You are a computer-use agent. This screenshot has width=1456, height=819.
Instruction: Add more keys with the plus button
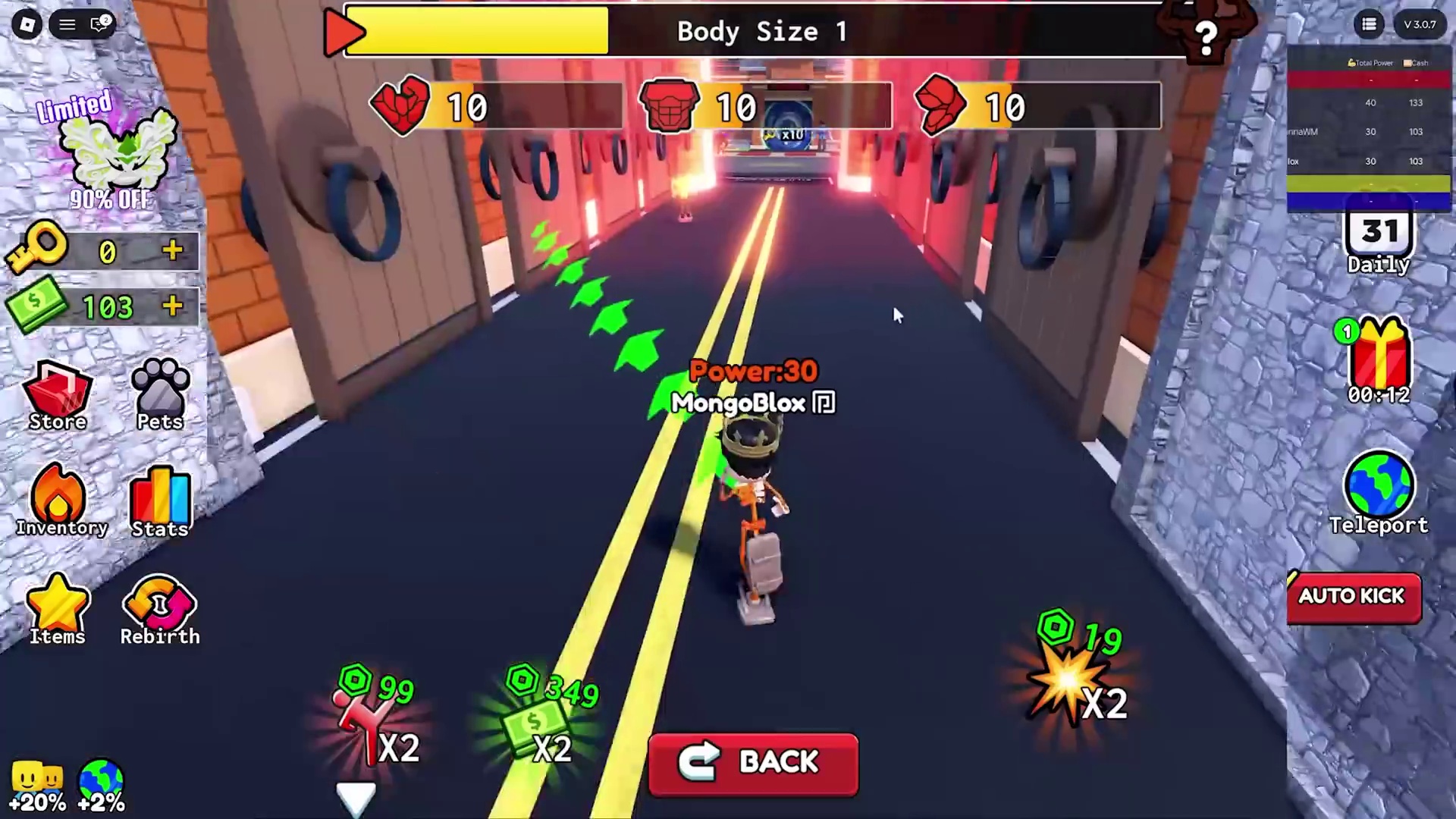pos(173,251)
